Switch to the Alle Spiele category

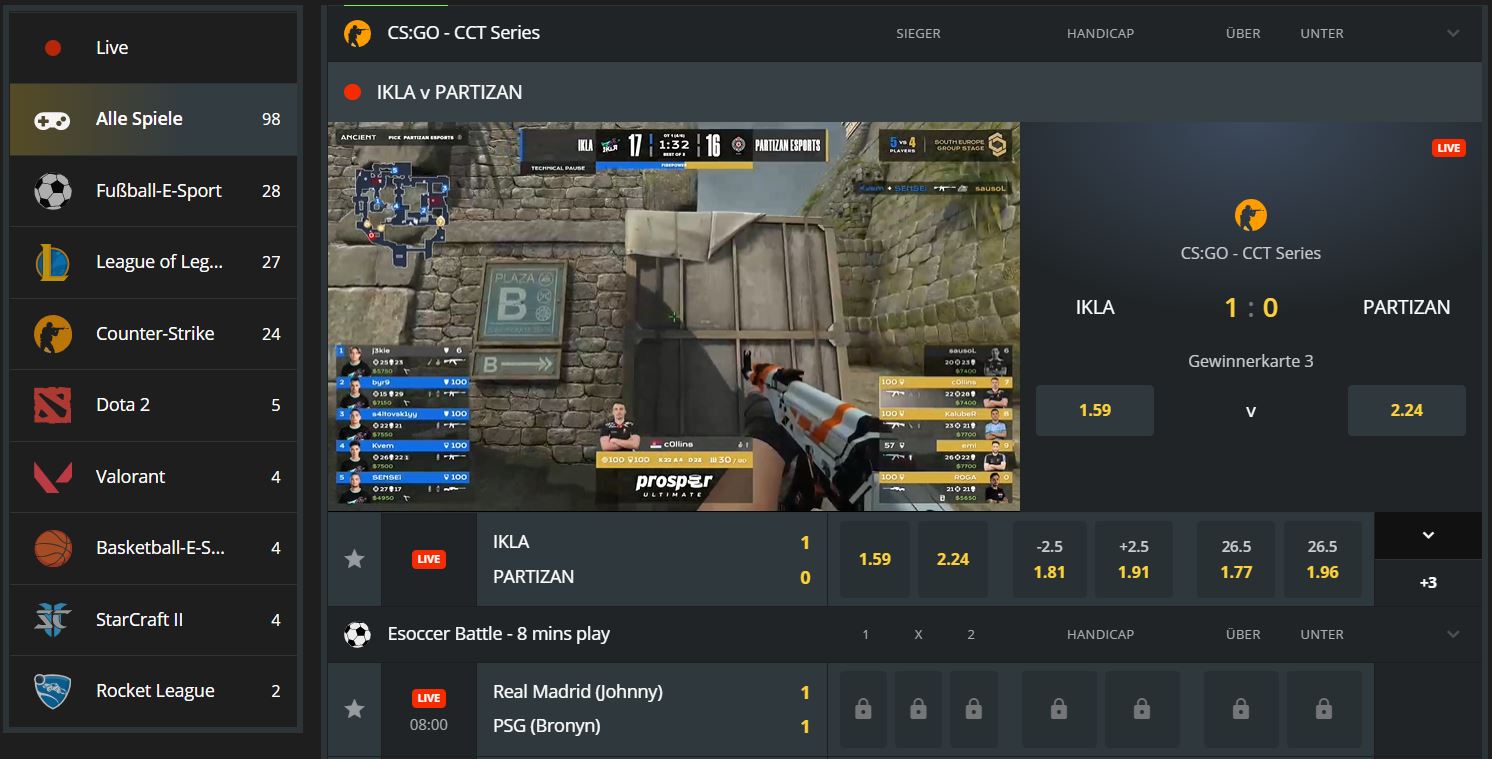click(140, 118)
